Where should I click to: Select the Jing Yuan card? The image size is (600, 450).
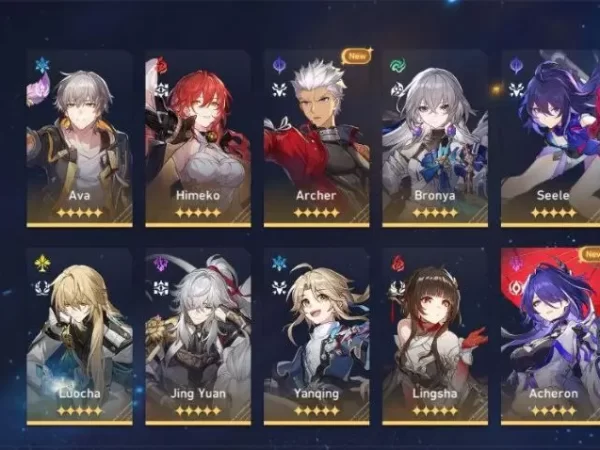click(x=198, y=336)
